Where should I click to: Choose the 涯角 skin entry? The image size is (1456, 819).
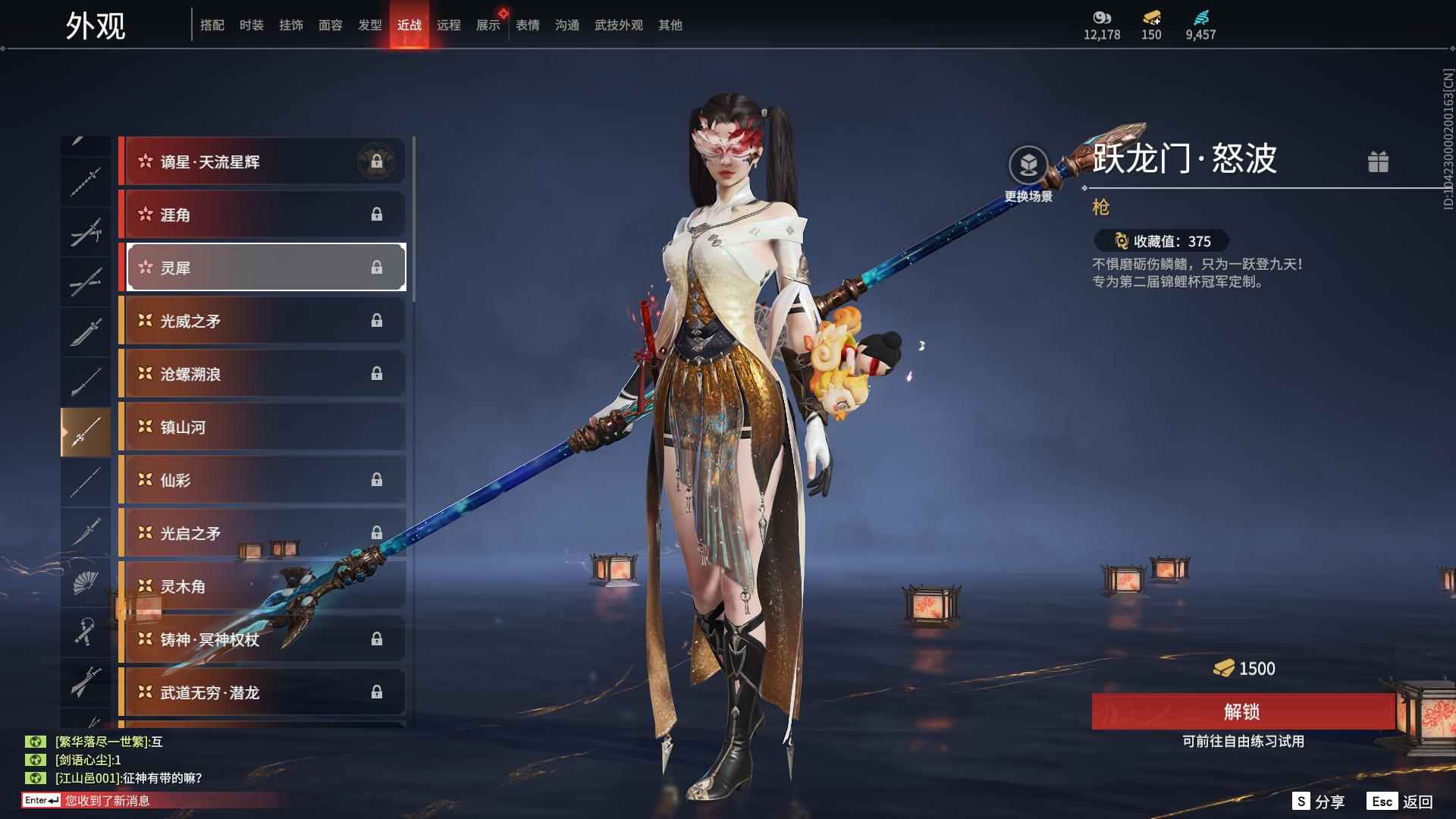[262, 215]
